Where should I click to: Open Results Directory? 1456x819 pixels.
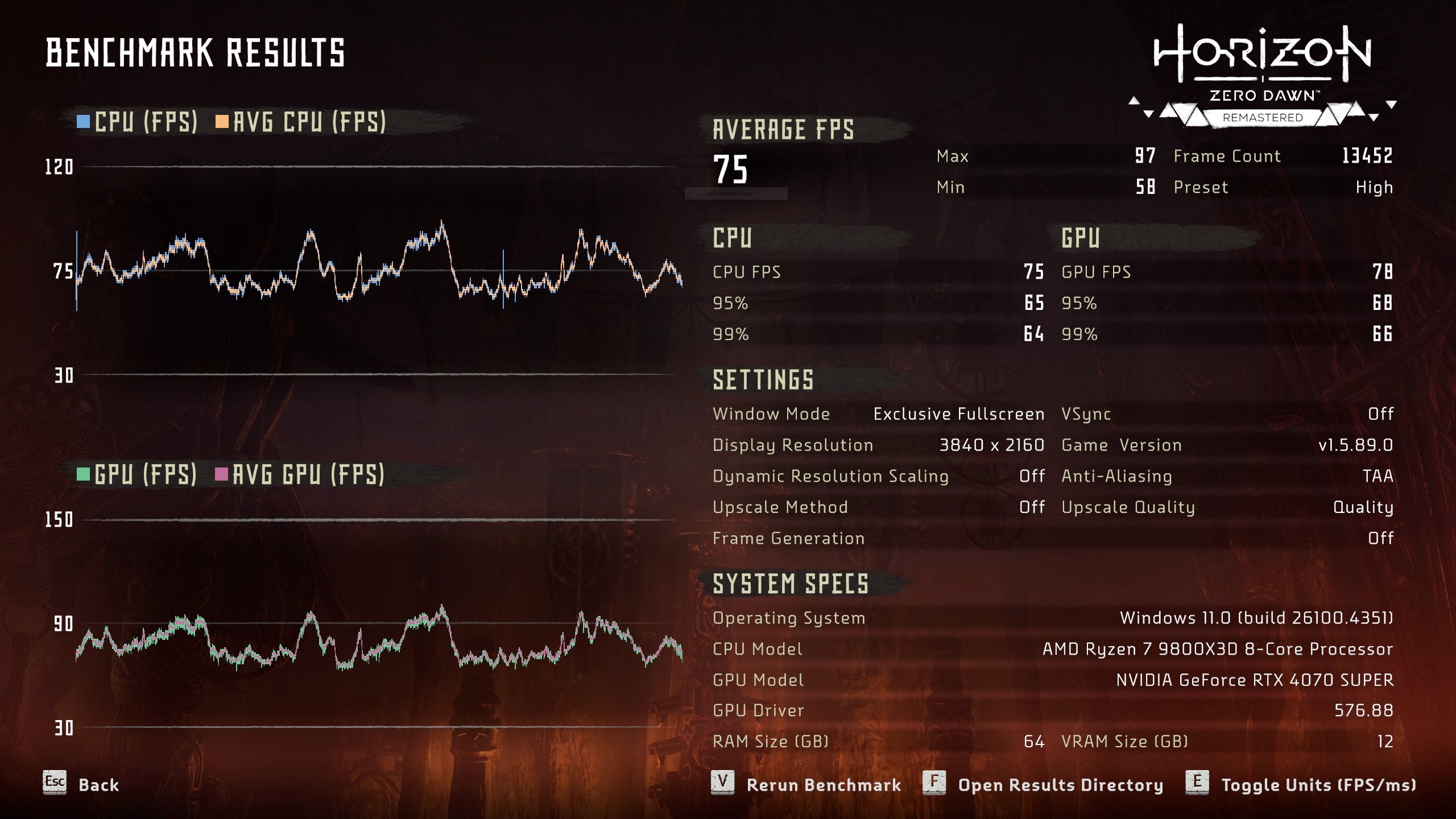click(1060, 785)
